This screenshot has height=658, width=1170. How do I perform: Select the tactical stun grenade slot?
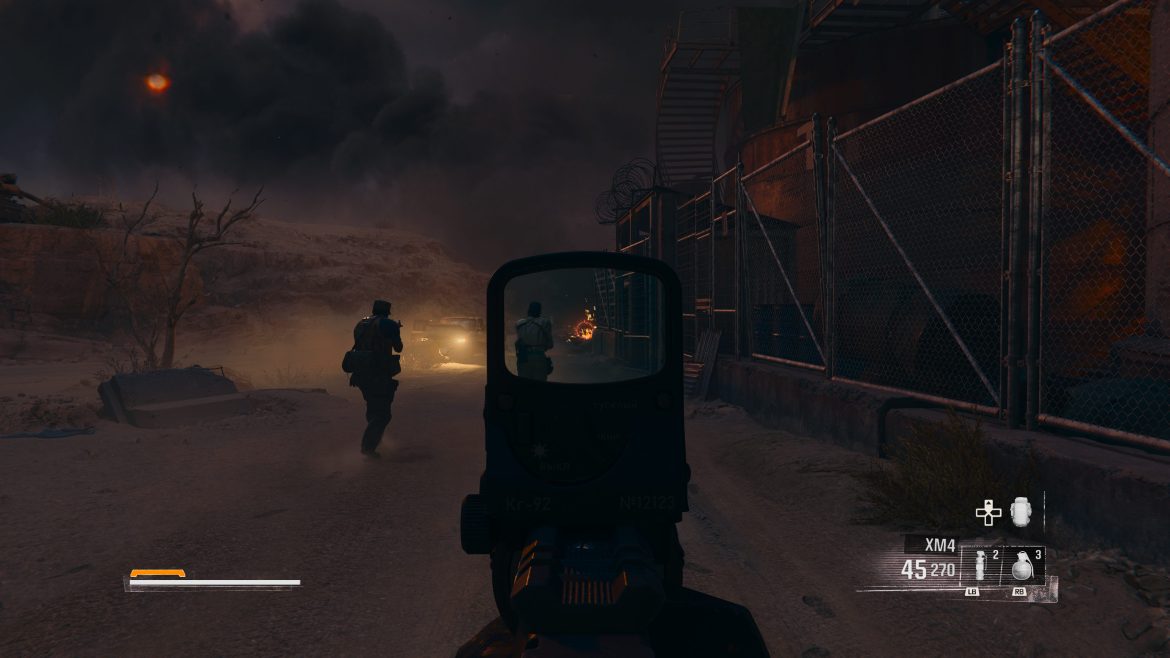click(x=981, y=567)
